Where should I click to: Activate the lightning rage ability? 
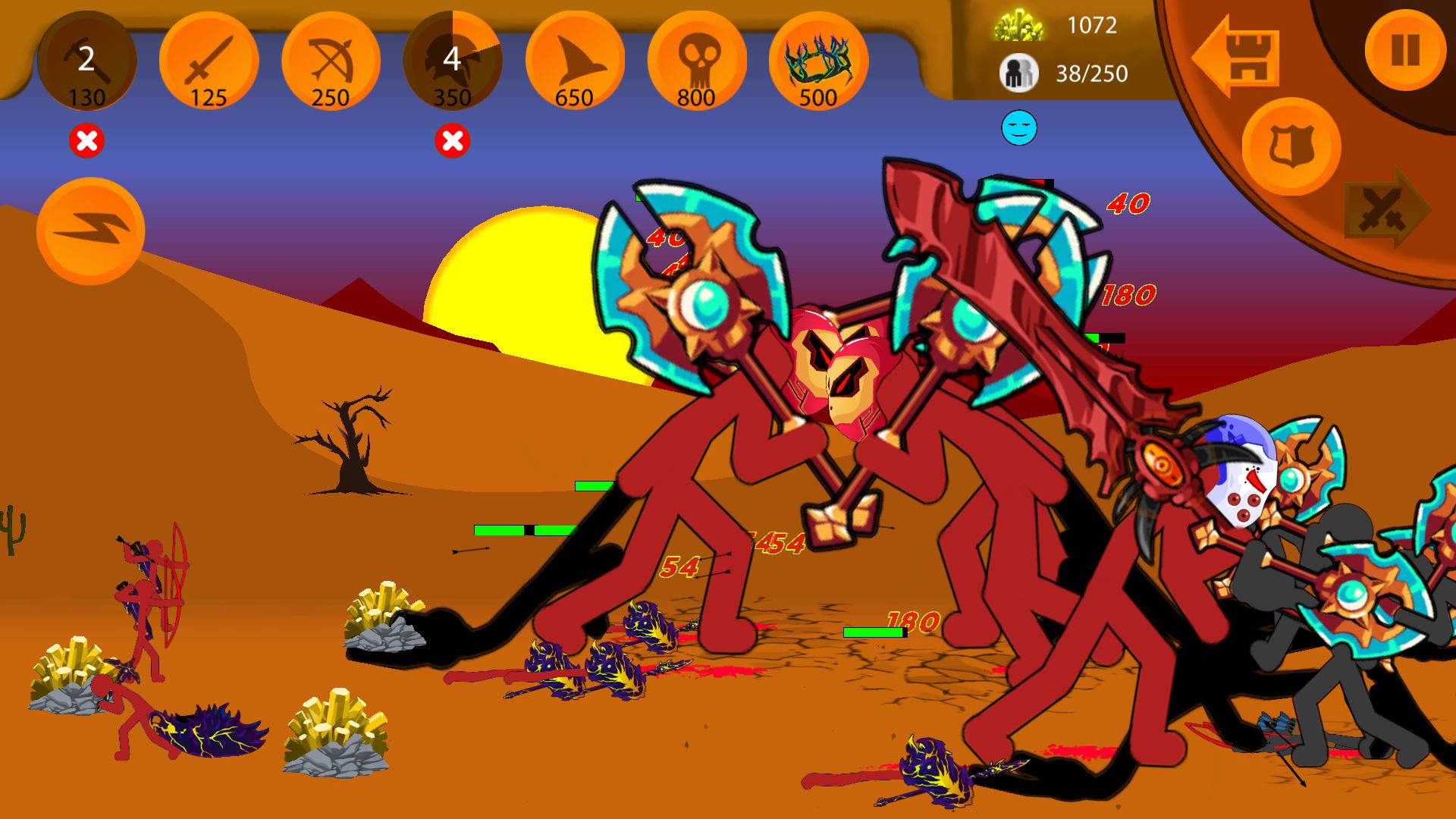[x=90, y=231]
